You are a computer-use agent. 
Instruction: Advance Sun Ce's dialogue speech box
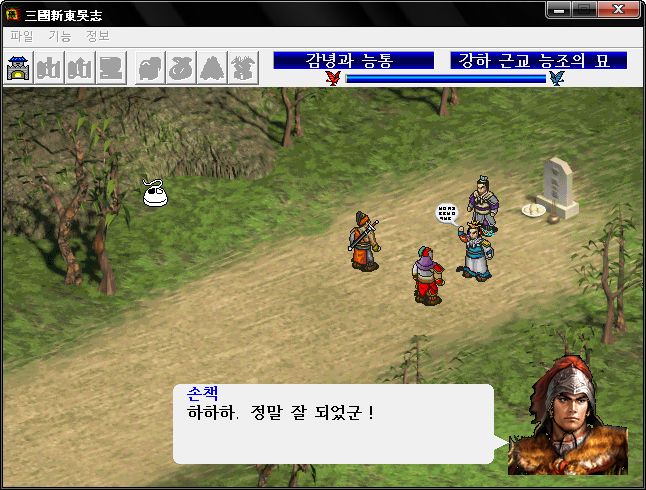point(333,424)
